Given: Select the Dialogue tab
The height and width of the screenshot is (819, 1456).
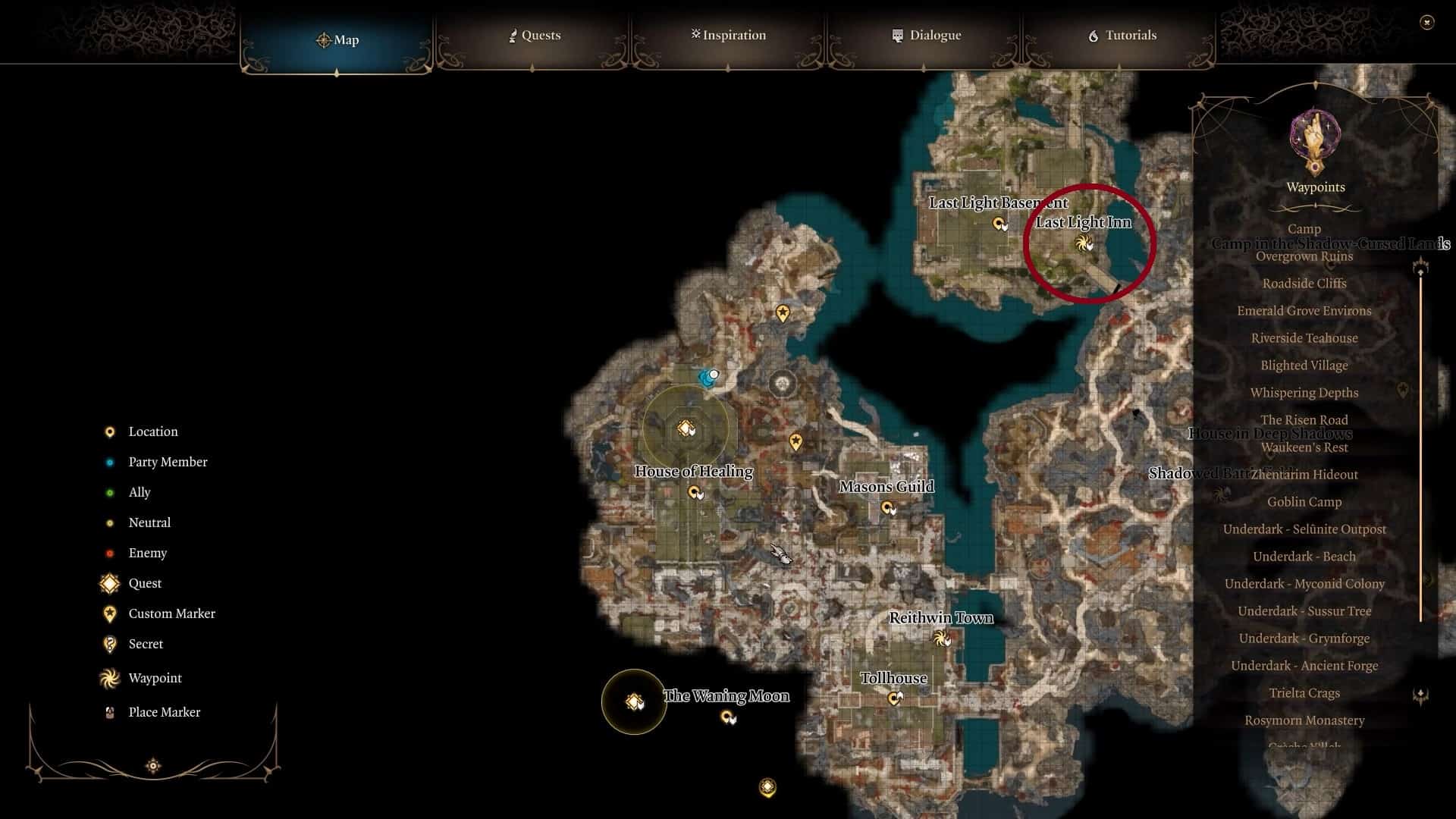Looking at the screenshot, I should [x=926, y=36].
